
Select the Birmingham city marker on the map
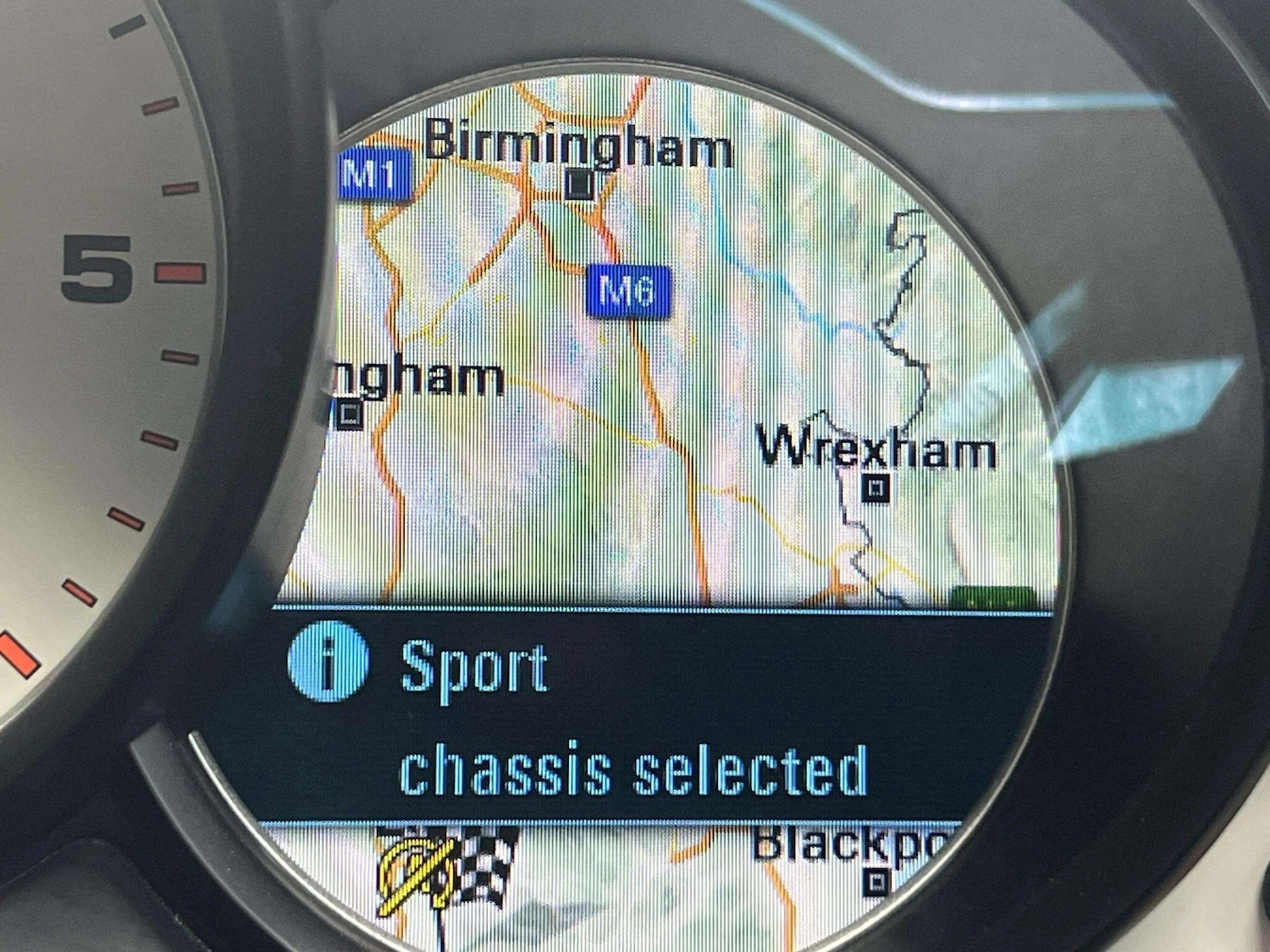580,184
